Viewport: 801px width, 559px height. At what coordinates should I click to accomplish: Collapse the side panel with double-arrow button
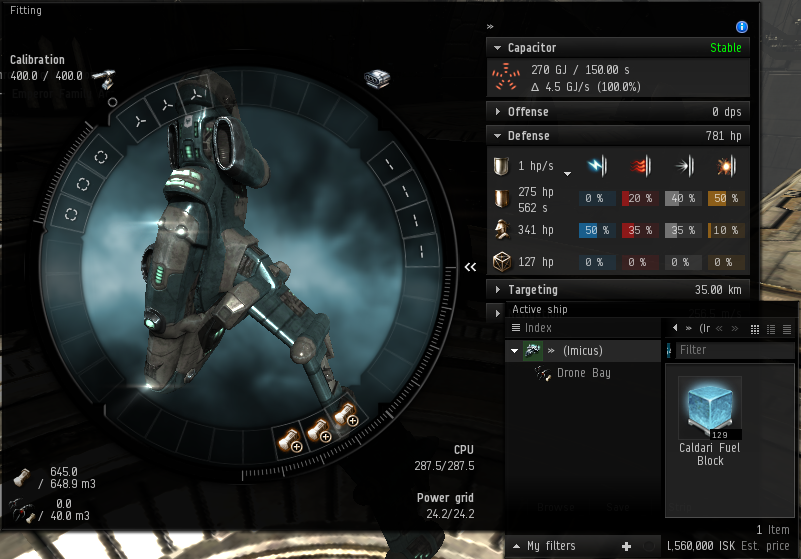pyautogui.click(x=469, y=267)
